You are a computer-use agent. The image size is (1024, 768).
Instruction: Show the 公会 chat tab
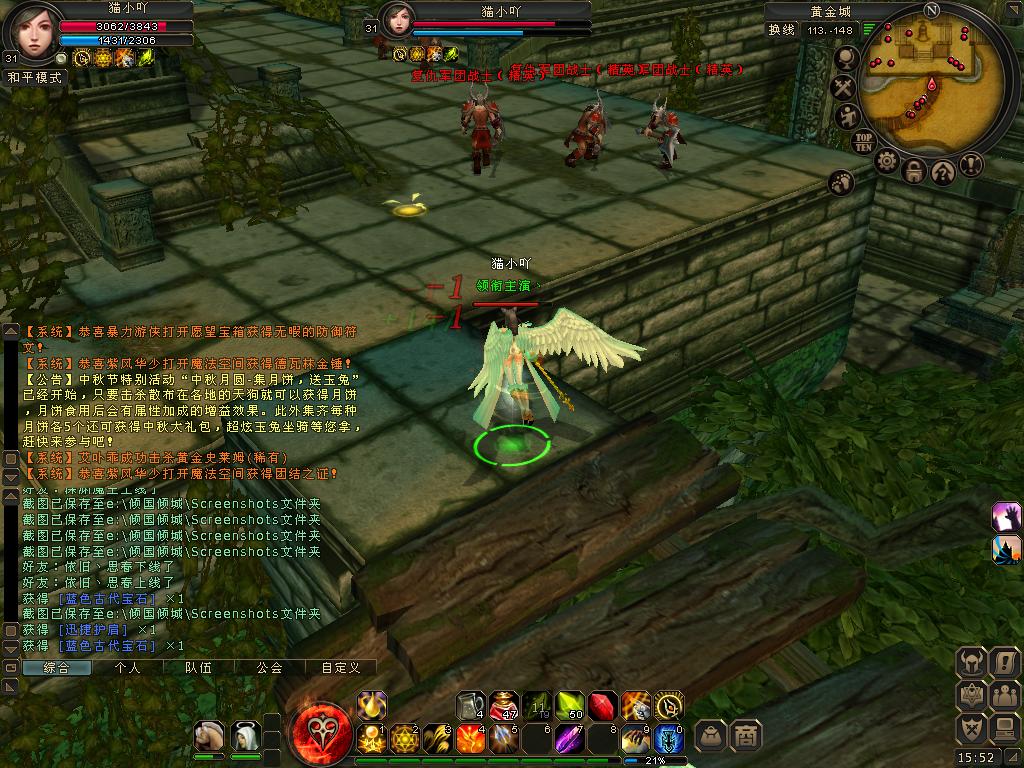coord(269,667)
